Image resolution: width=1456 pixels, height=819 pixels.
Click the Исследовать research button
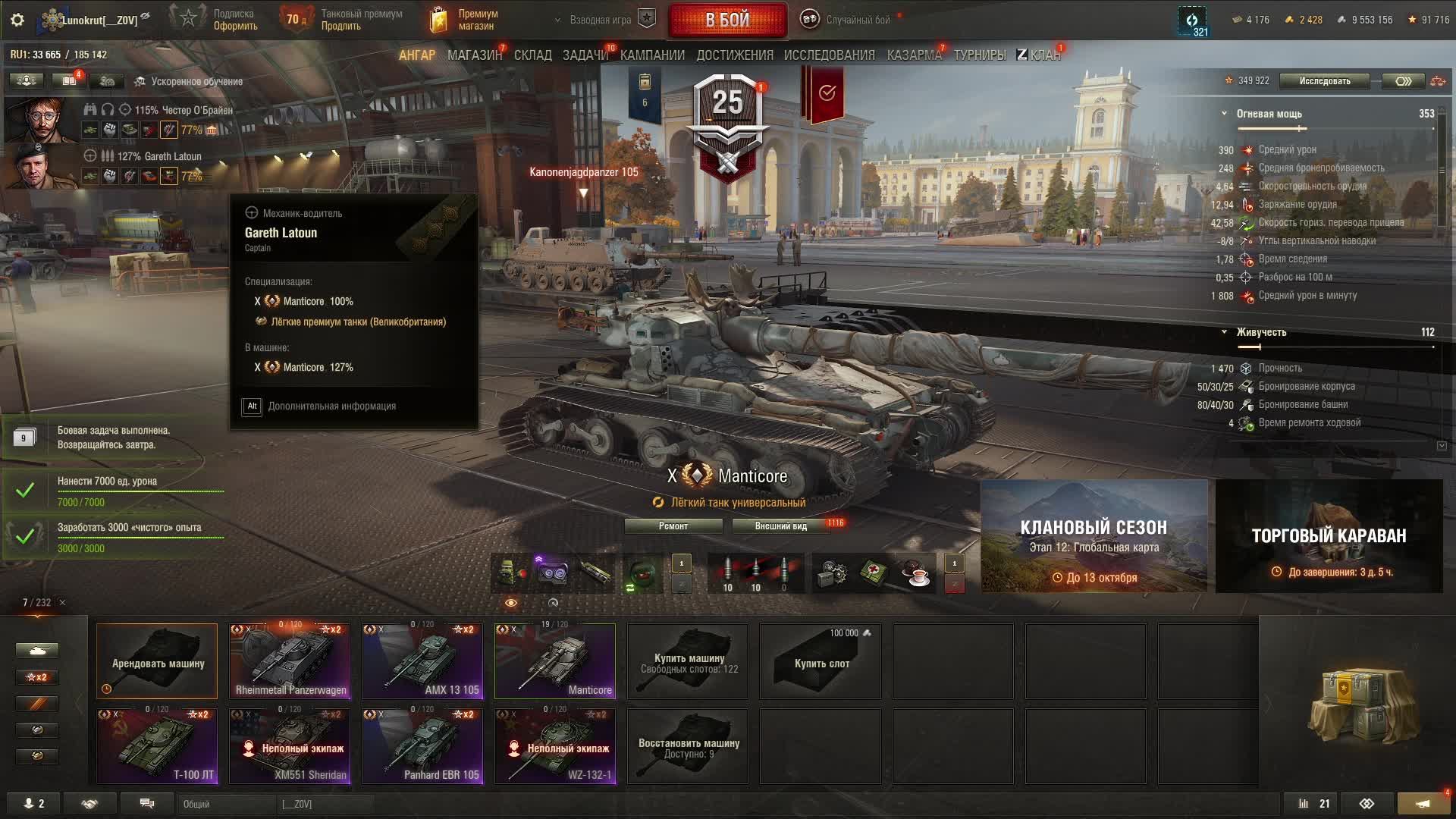pyautogui.click(x=1324, y=81)
